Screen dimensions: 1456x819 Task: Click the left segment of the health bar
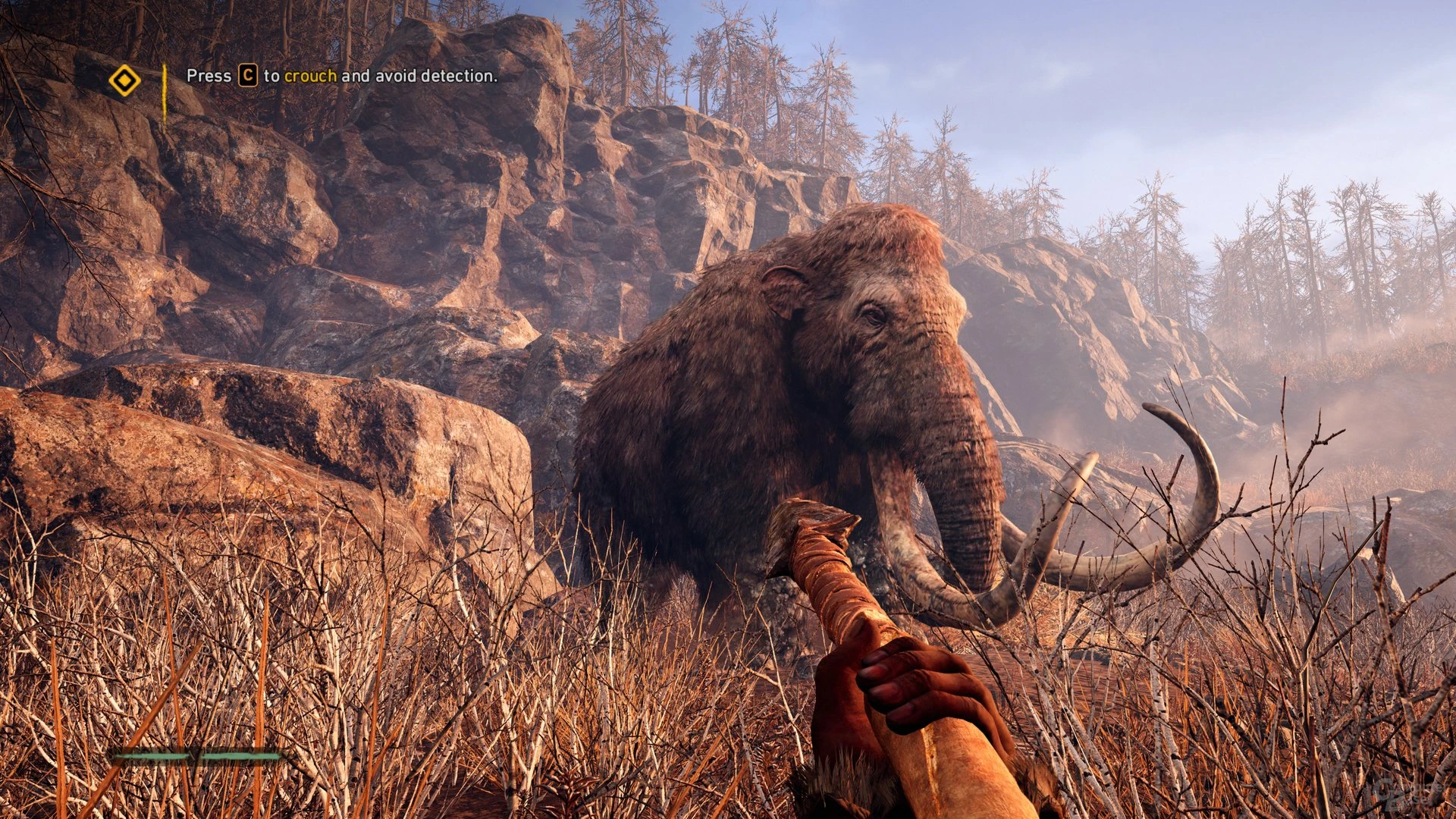click(152, 756)
